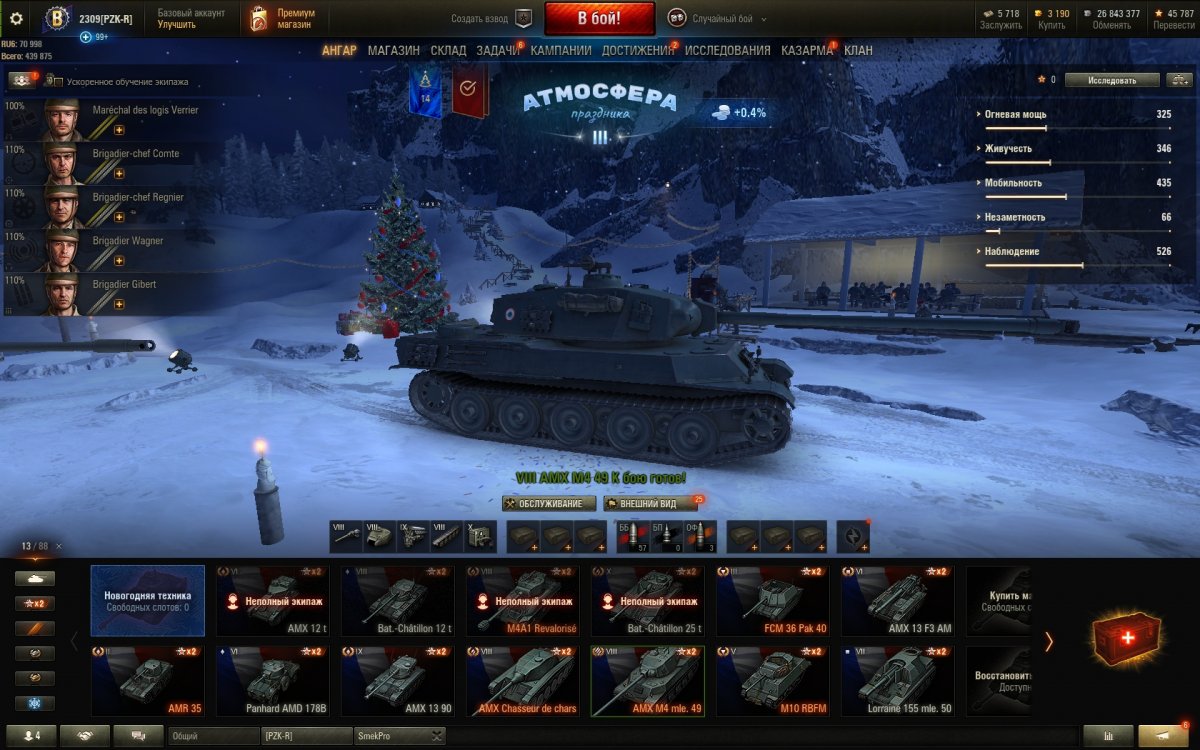Close the SmekPro chat tab
The width and height of the screenshot is (1200, 750).
pos(436,736)
